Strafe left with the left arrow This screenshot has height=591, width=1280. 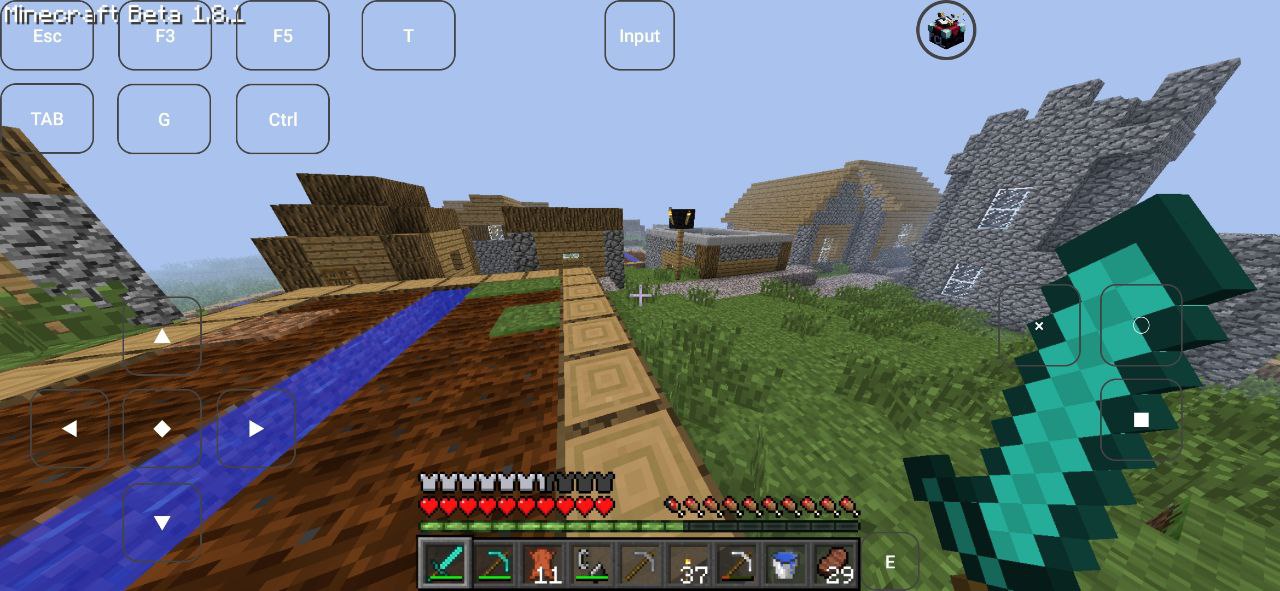(69, 428)
